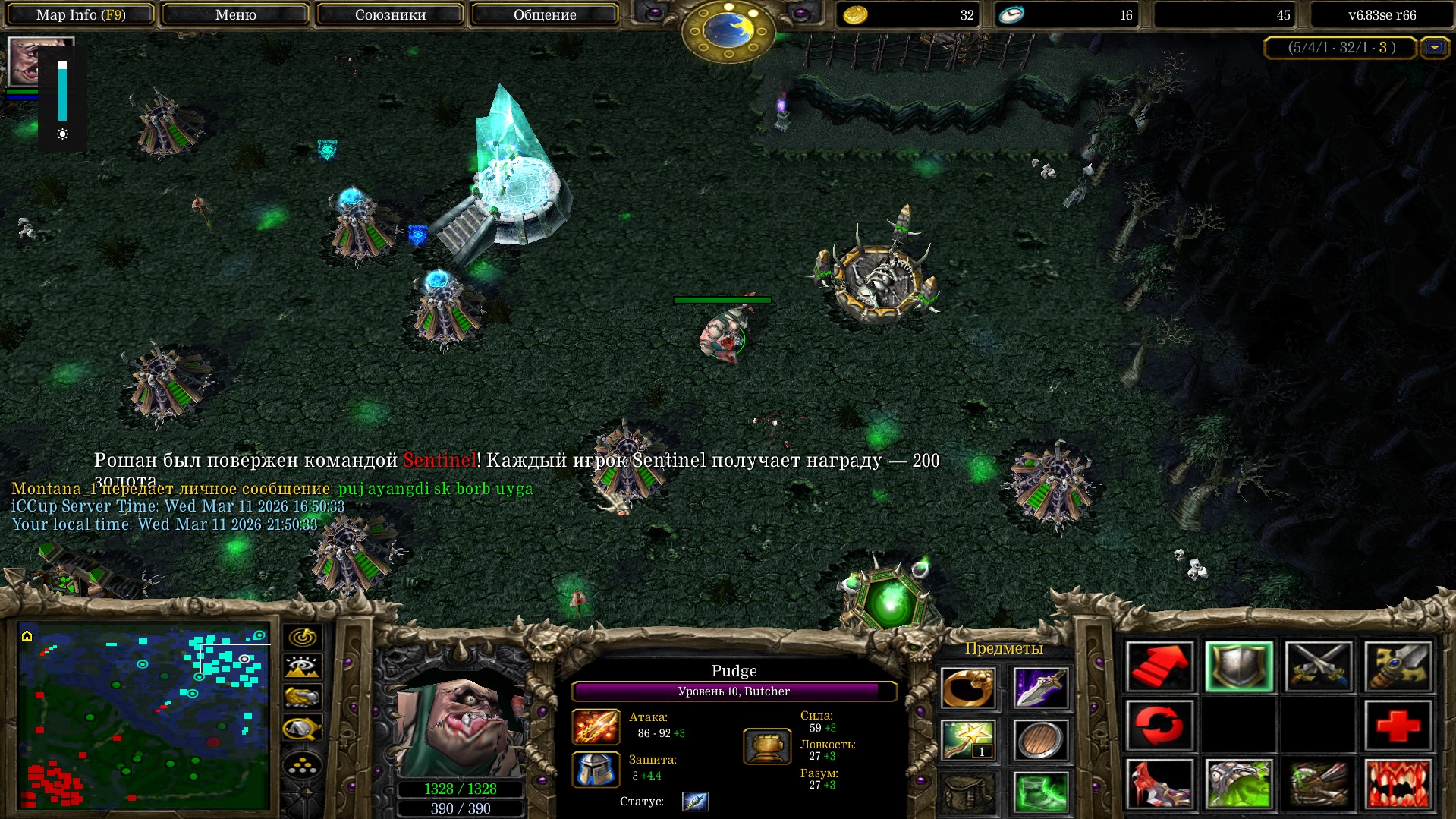Select the green glowing boots item
1456x819 pixels.
(x=1040, y=792)
